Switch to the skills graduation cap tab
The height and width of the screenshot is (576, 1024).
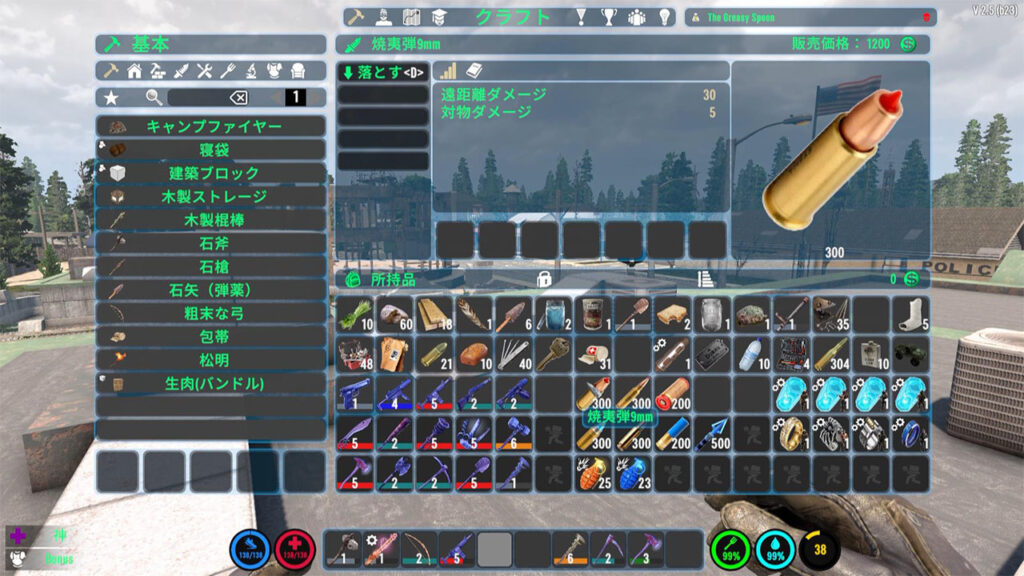[x=439, y=17]
